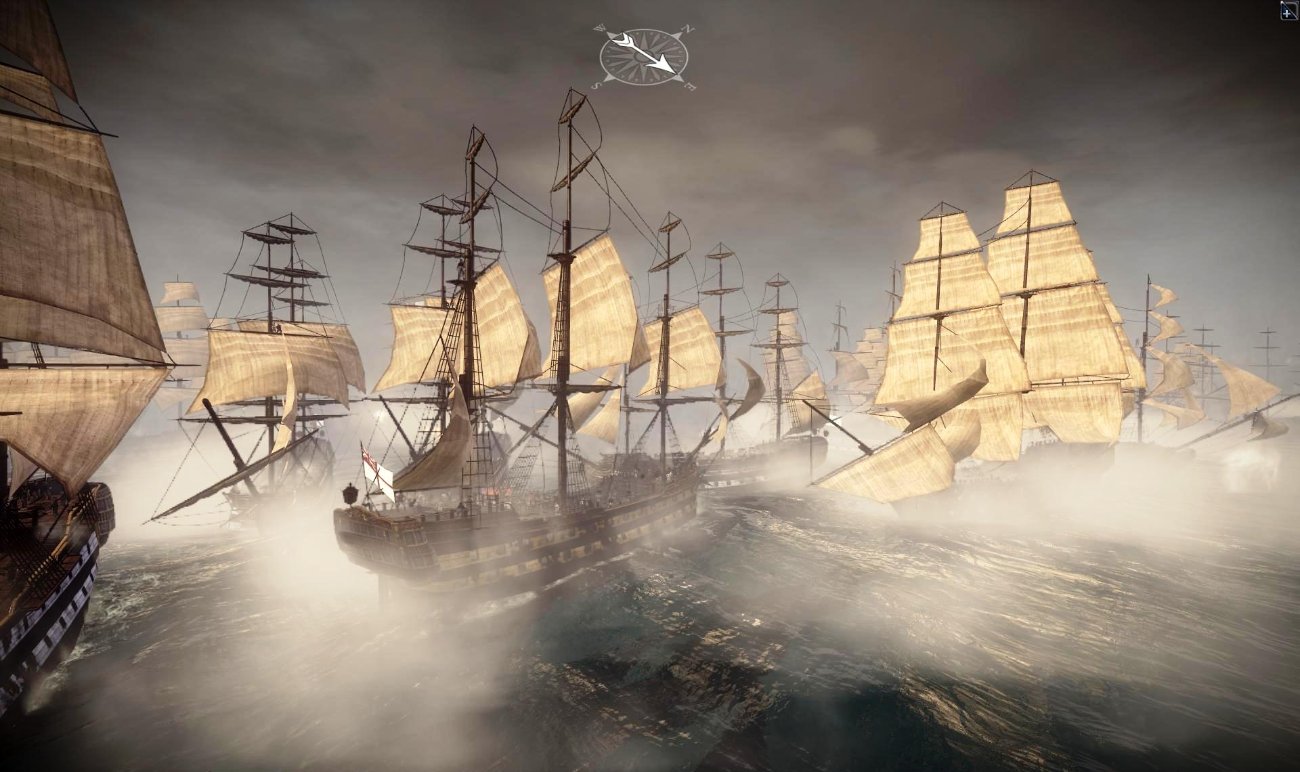Screen dimensions: 1300x772
Task: Click the plus icon to expand the interface
Action: (1288, 11)
